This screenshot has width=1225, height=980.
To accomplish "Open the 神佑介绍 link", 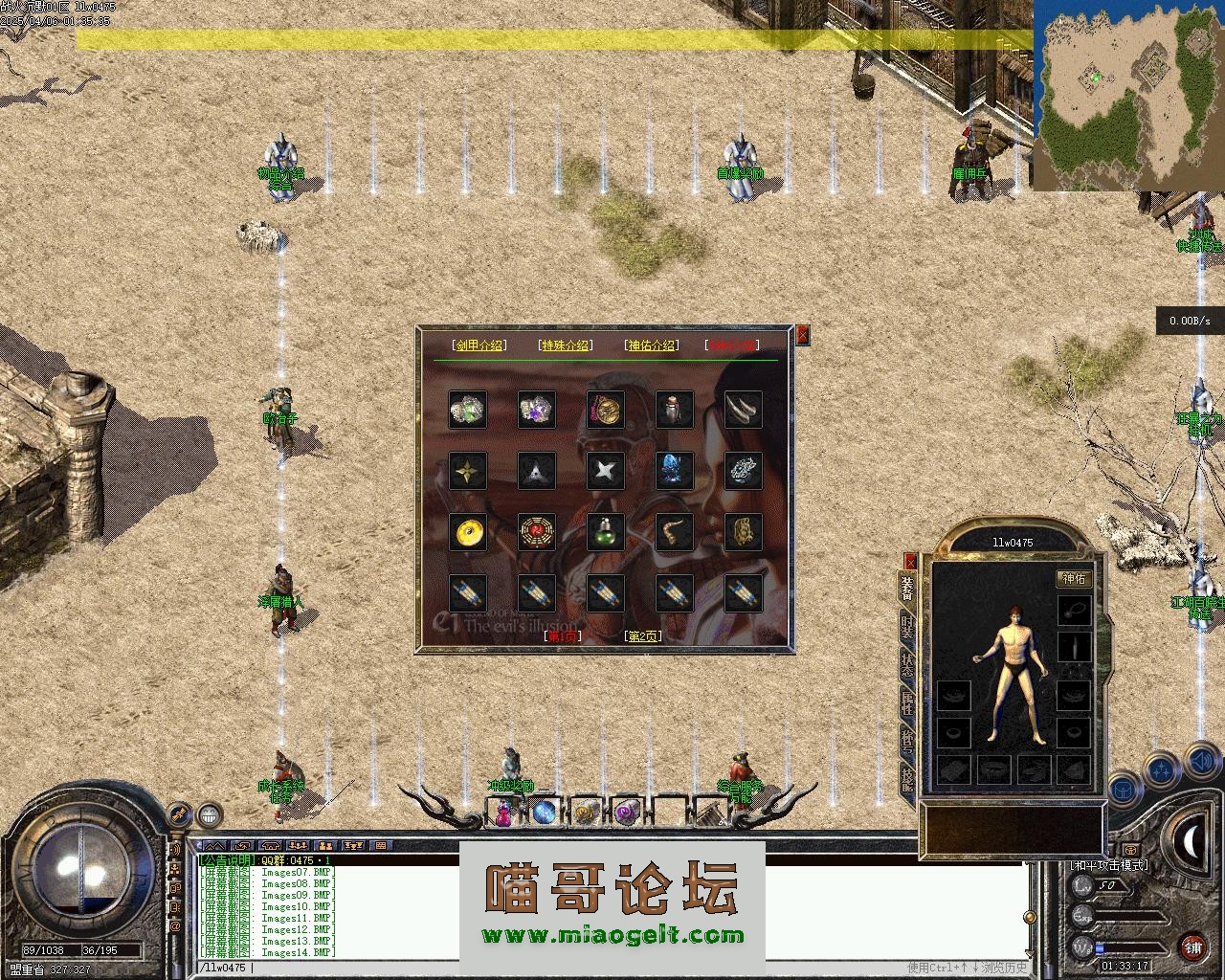I will [651, 345].
